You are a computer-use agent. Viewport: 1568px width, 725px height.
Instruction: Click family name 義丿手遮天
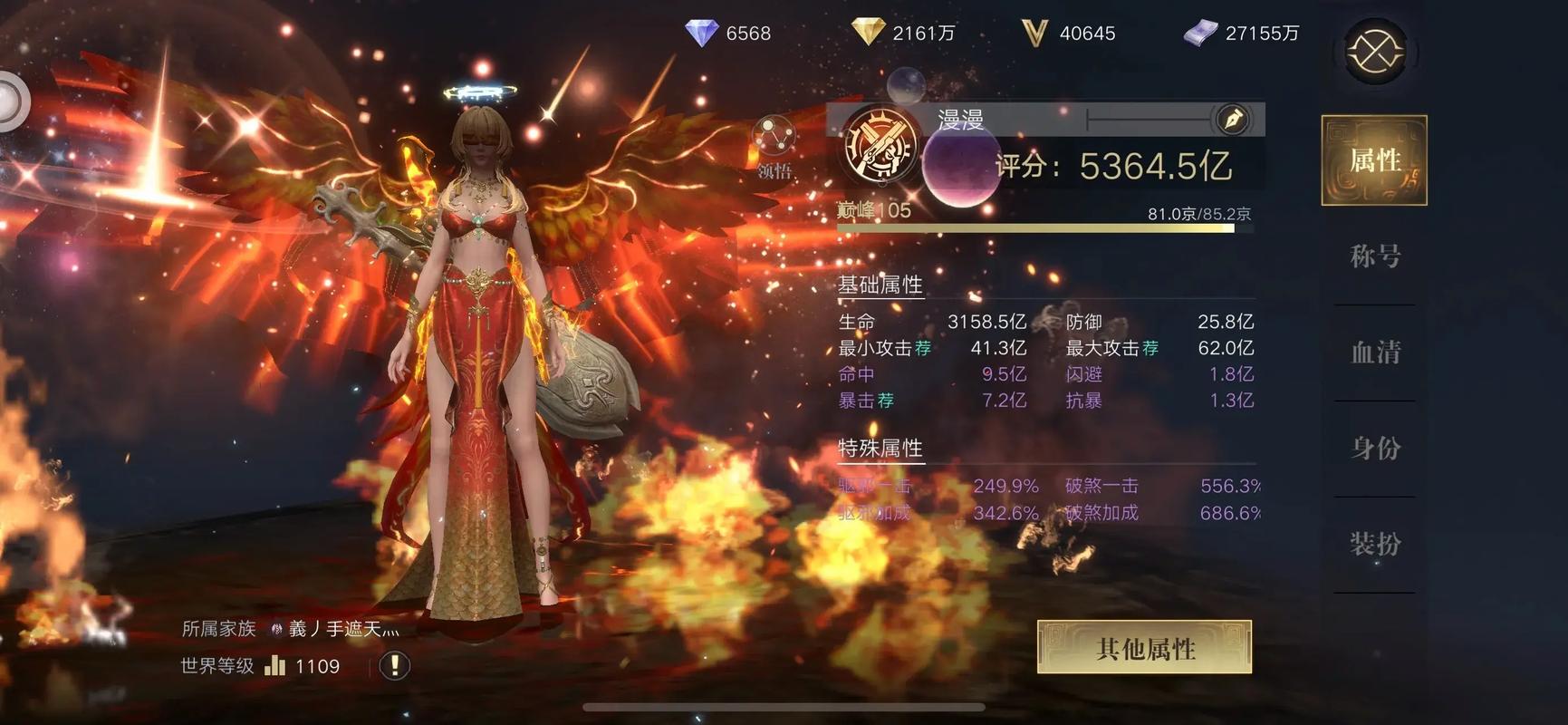click(x=340, y=626)
